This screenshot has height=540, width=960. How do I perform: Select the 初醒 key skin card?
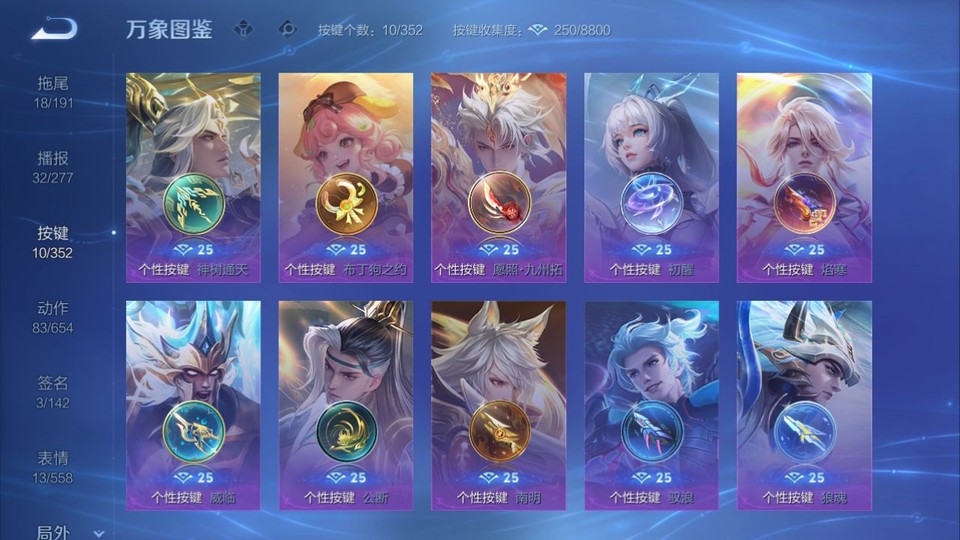click(651, 177)
